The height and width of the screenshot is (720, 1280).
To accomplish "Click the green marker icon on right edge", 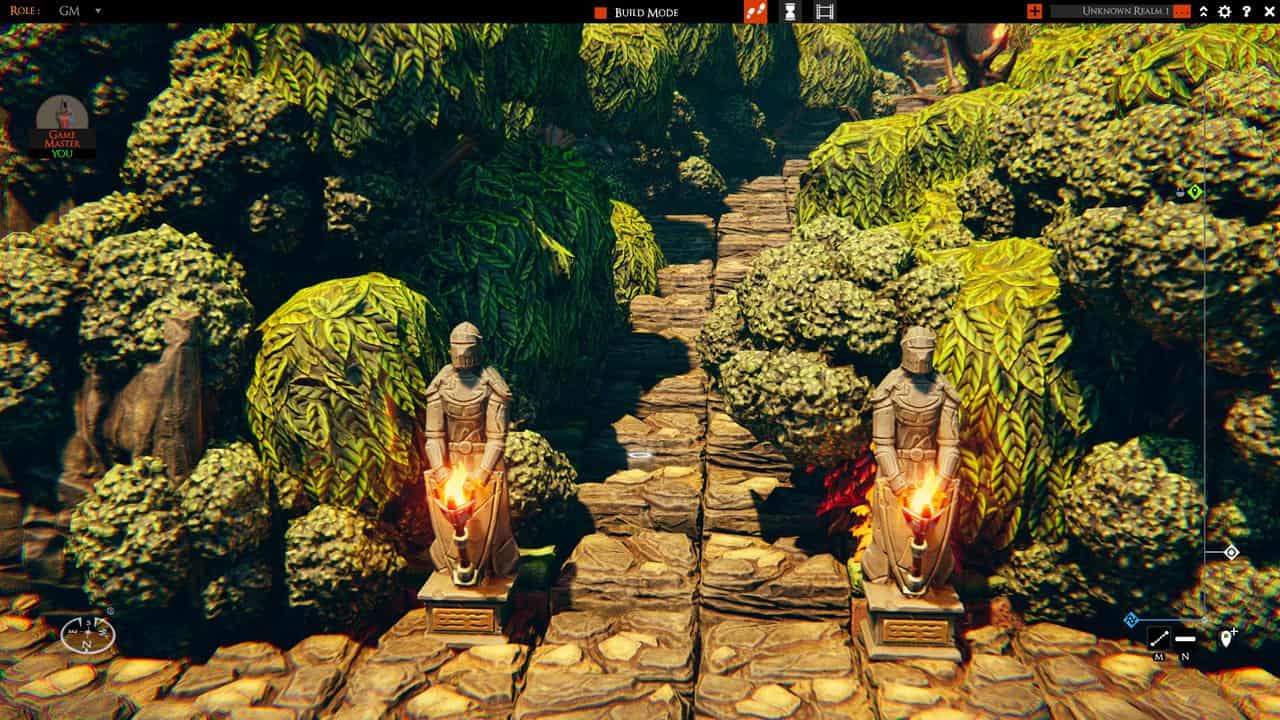I will 1195,190.
